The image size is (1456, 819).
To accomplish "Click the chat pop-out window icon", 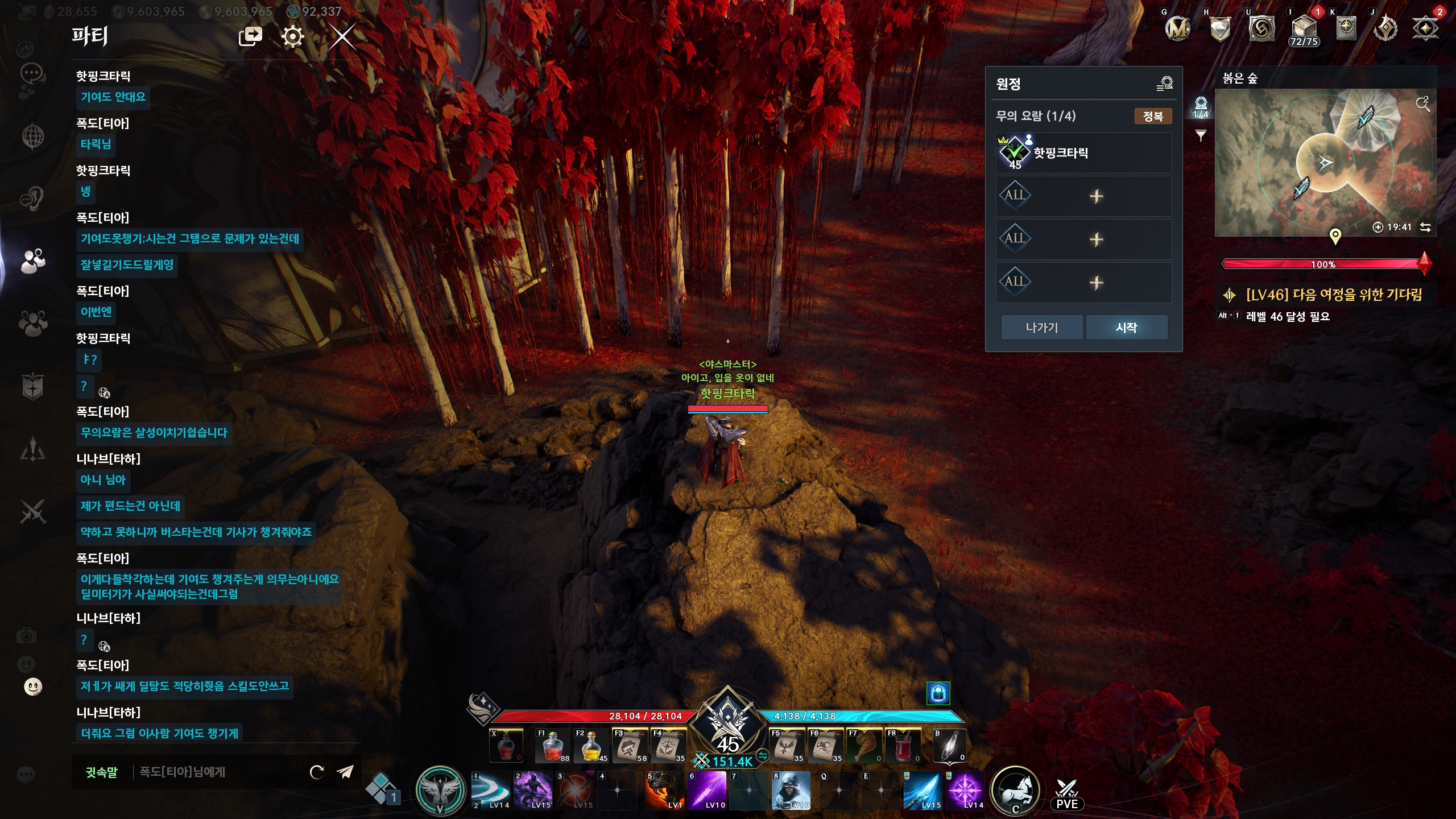I will point(250,37).
